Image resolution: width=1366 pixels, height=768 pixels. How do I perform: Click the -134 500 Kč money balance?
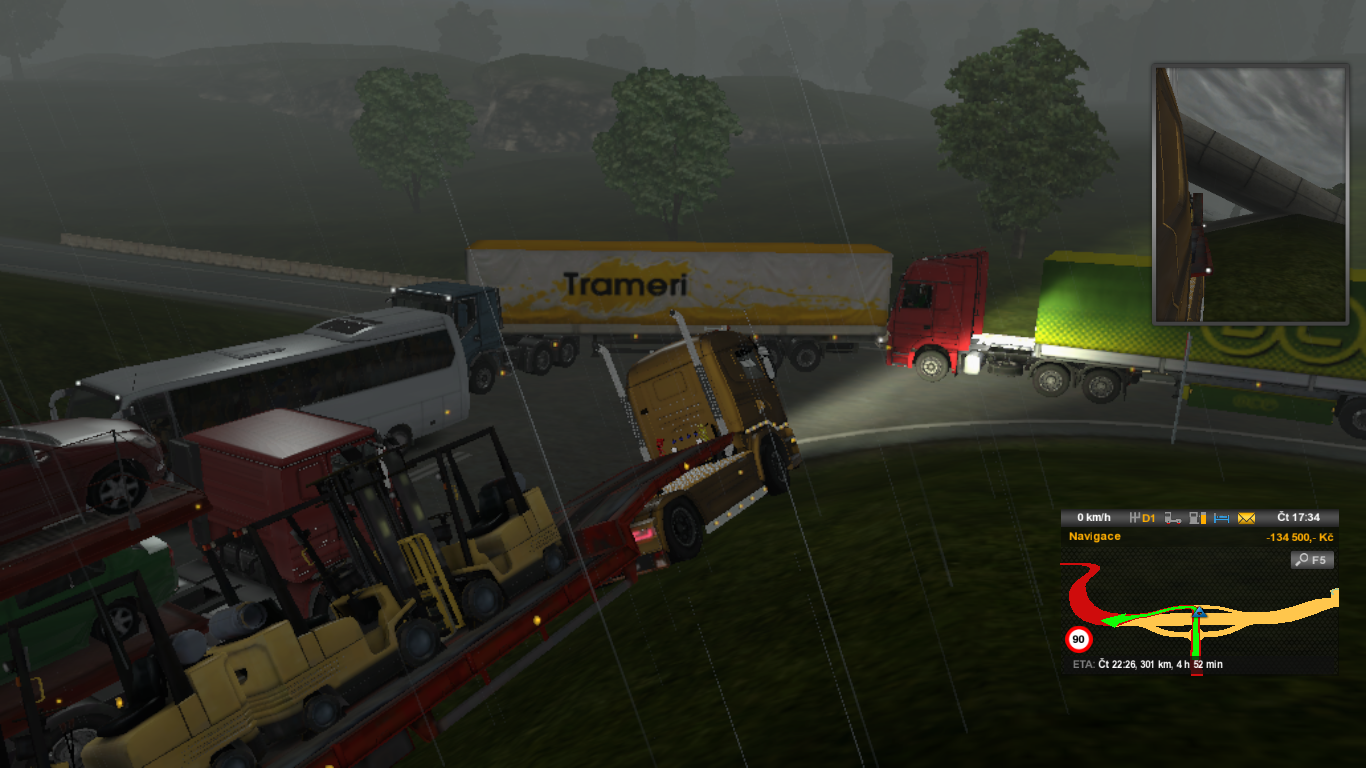1300,536
